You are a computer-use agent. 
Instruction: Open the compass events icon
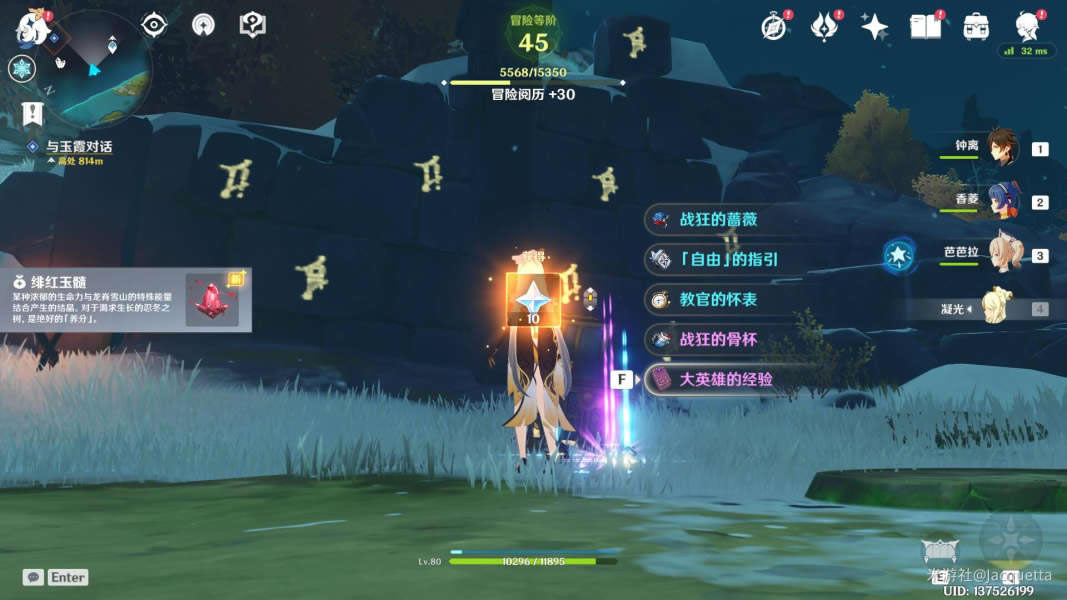tap(773, 27)
